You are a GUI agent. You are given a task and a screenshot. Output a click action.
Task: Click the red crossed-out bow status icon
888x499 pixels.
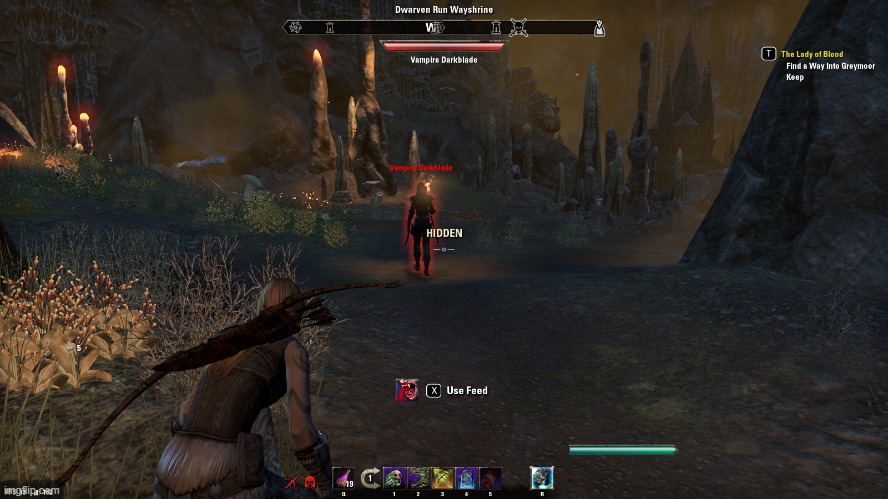tap(291, 483)
